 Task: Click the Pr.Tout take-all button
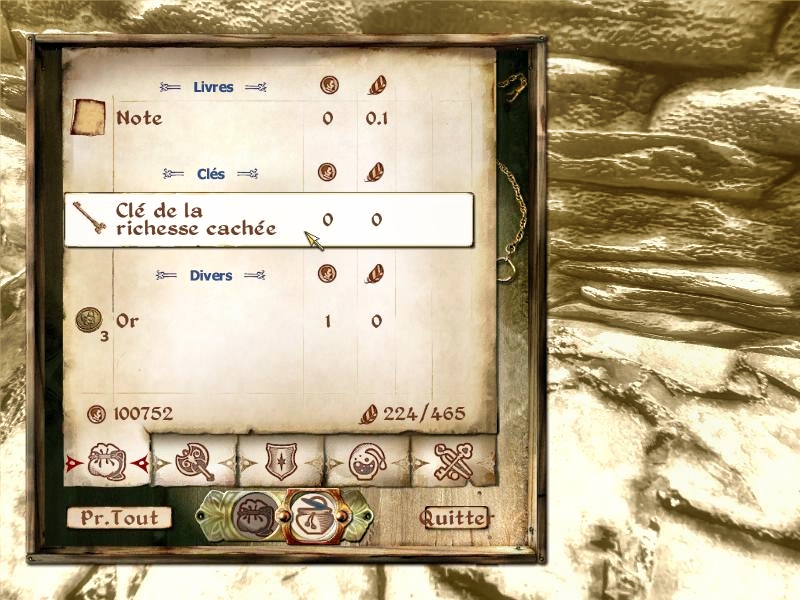tap(119, 518)
